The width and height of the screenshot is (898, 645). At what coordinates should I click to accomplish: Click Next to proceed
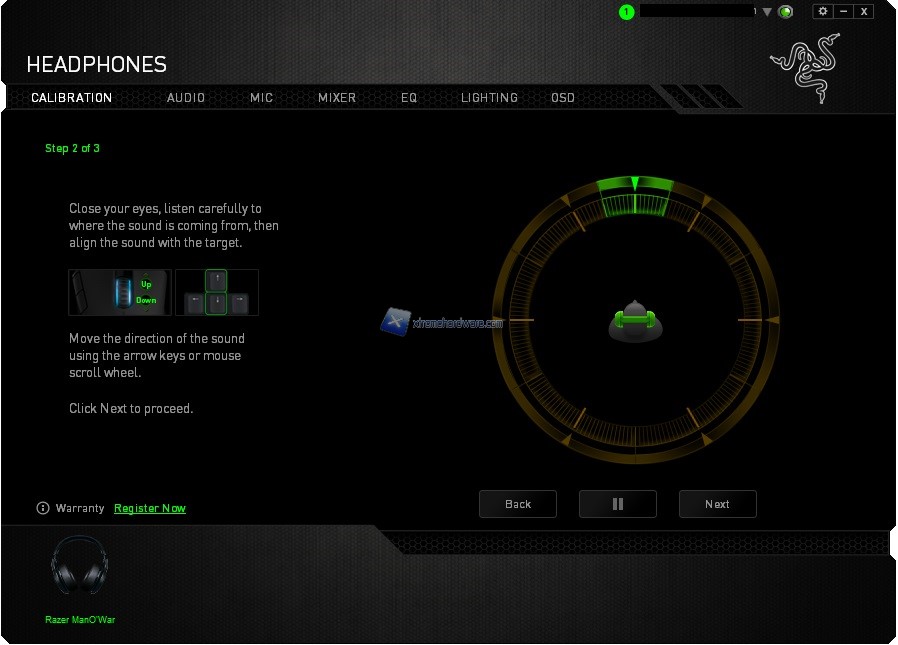717,504
